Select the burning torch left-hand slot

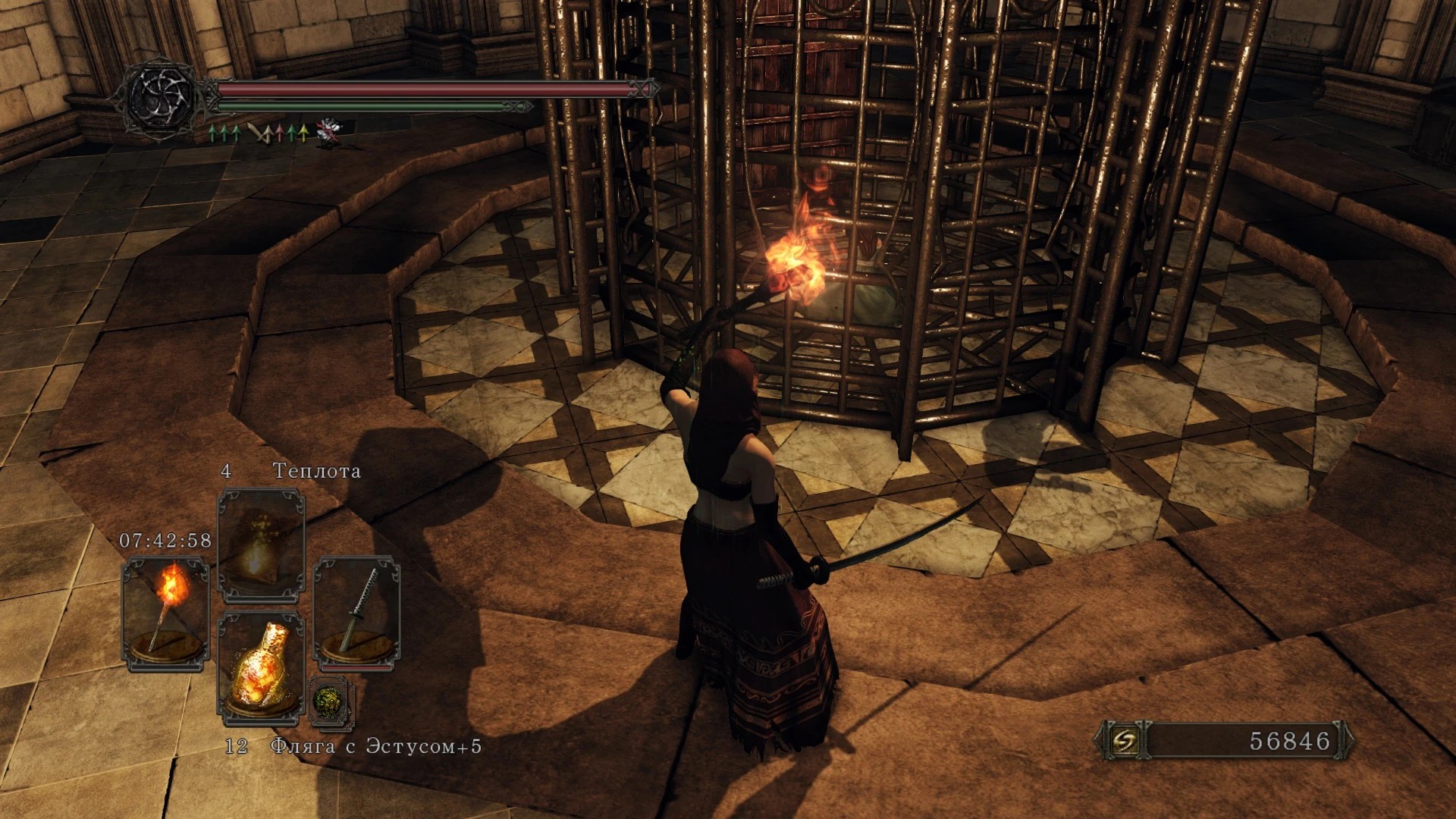(x=165, y=613)
